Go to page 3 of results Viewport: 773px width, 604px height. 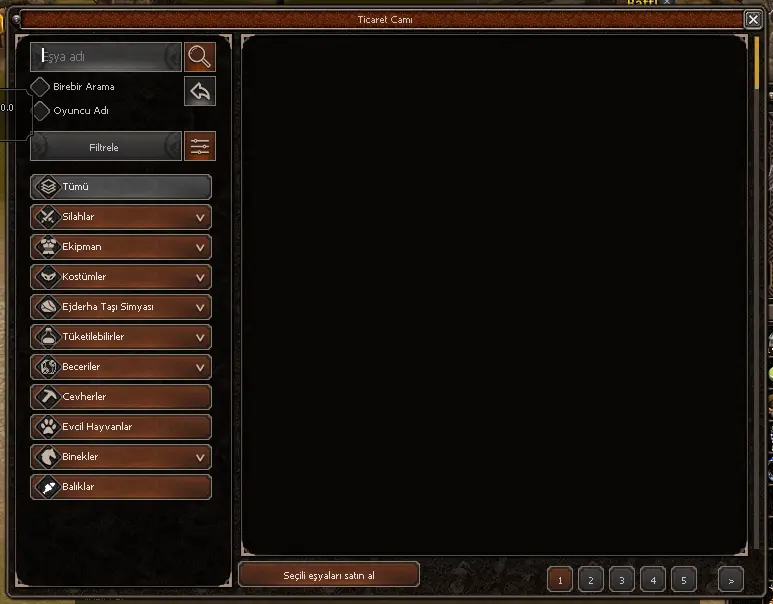tap(621, 579)
